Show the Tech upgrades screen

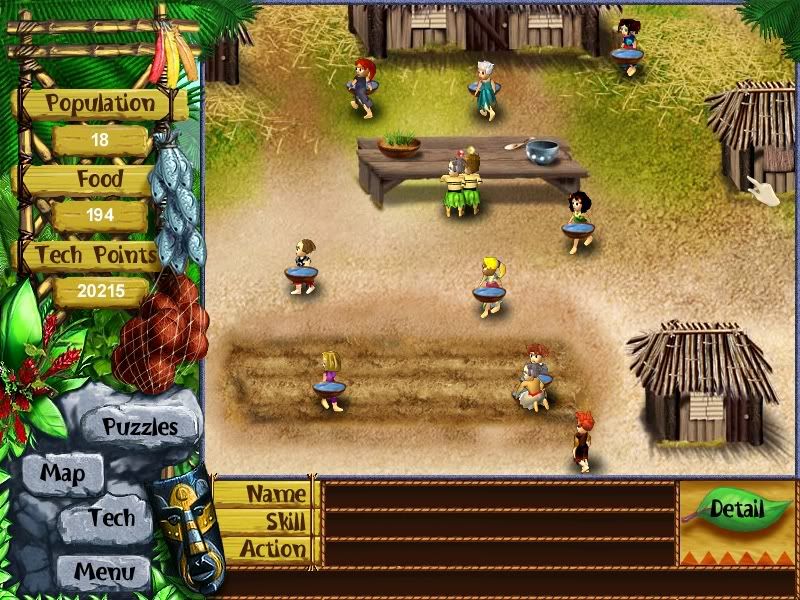coord(110,518)
